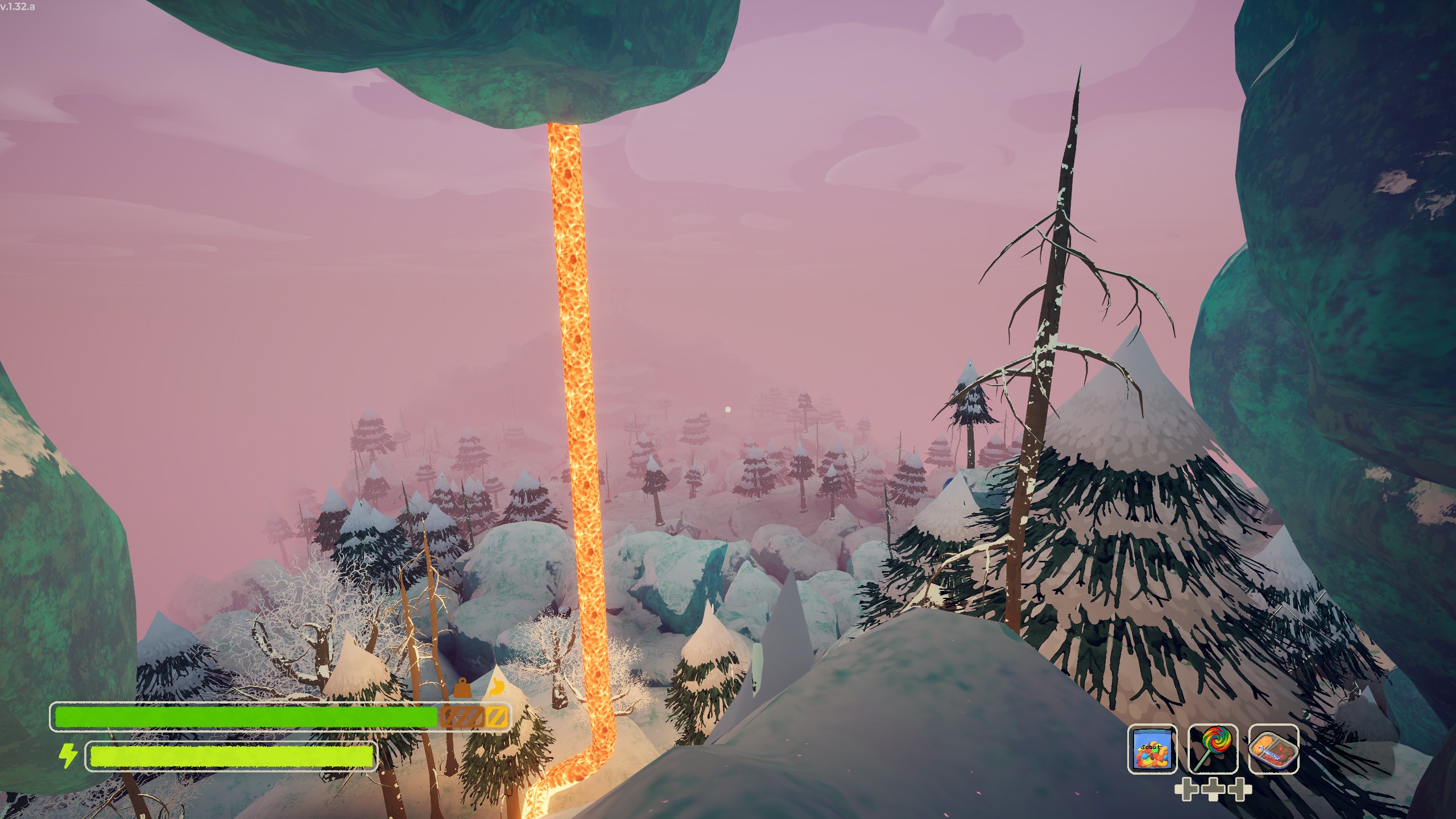Screen dimensions: 1456x819
Task: Select the Scout trail mix bag slot
Action: pos(1152,749)
